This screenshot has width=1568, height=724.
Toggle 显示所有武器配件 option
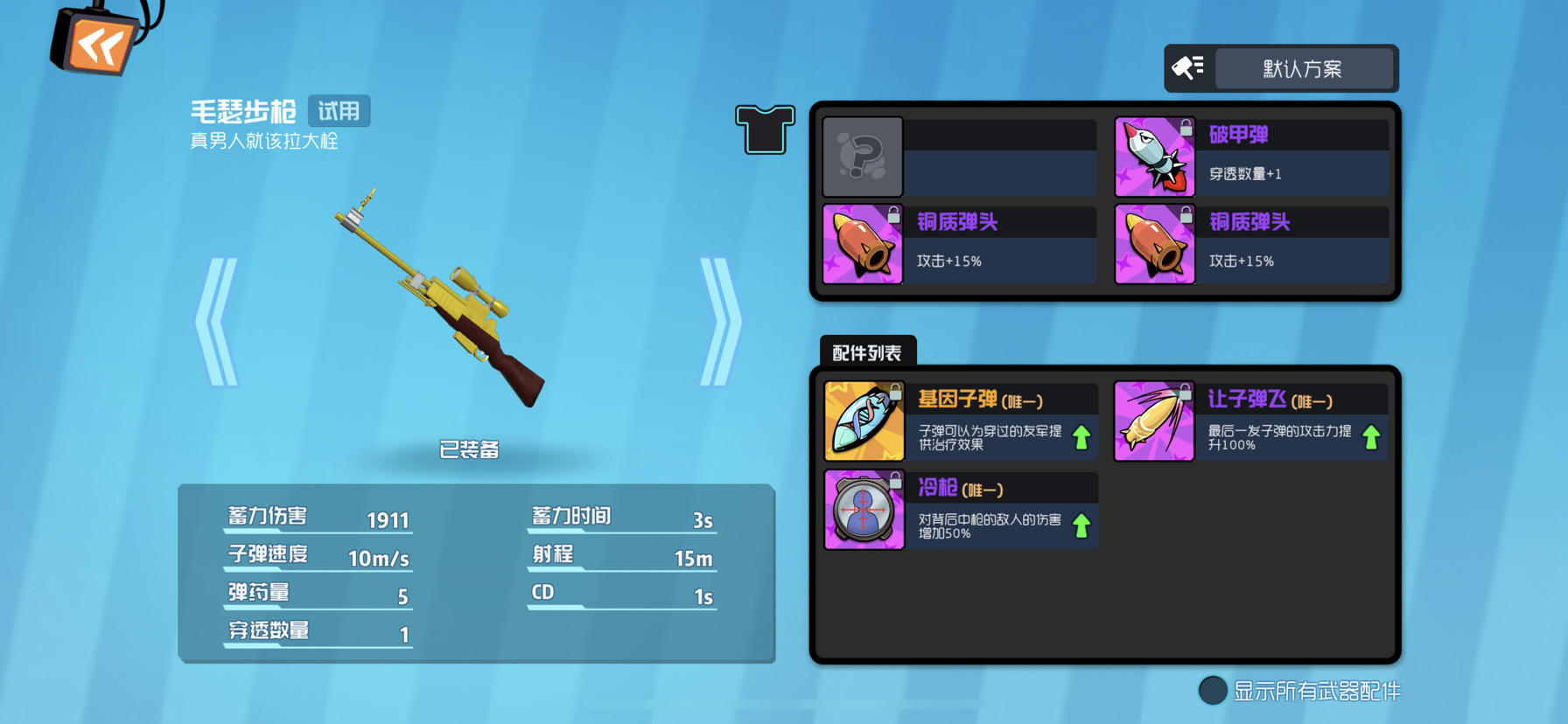point(1213,691)
